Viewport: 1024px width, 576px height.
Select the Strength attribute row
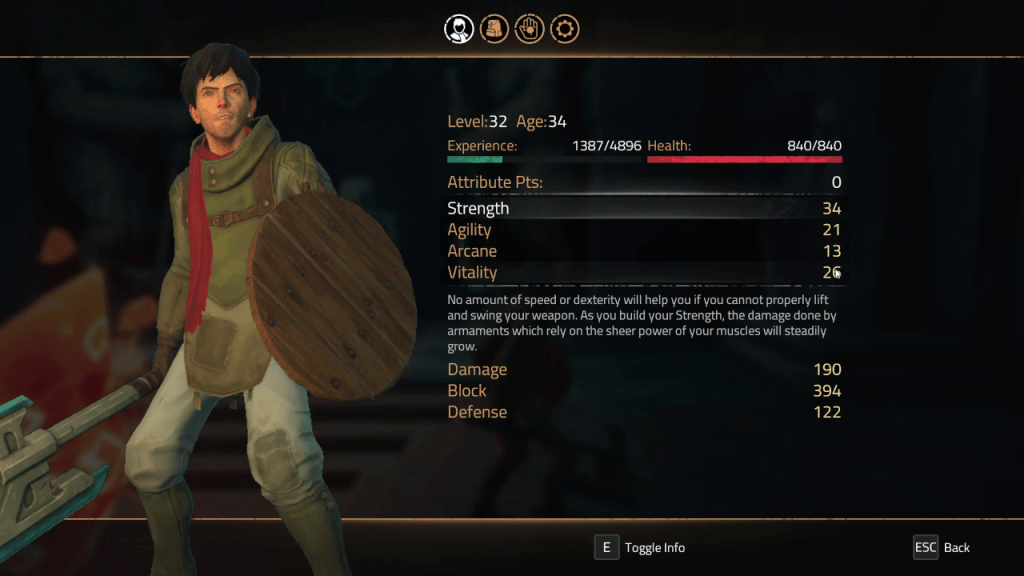[644, 209]
